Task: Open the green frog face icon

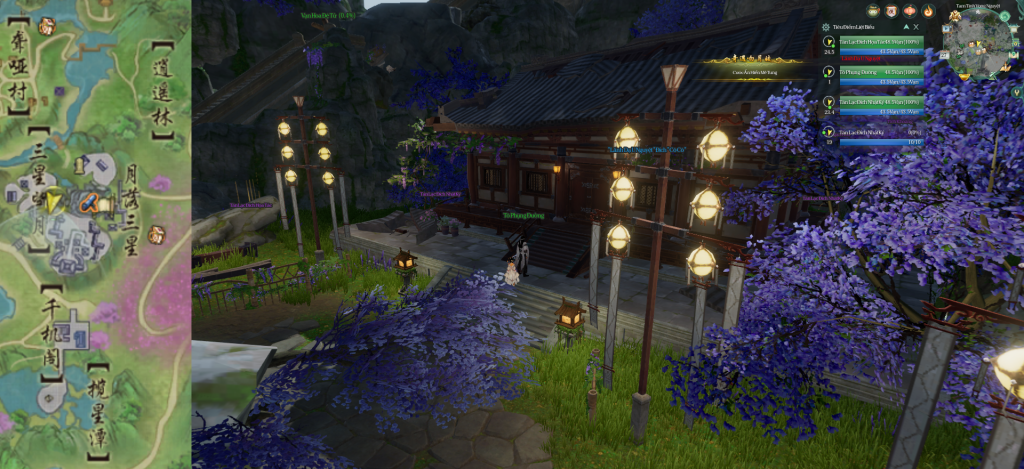Action: pos(872,12)
